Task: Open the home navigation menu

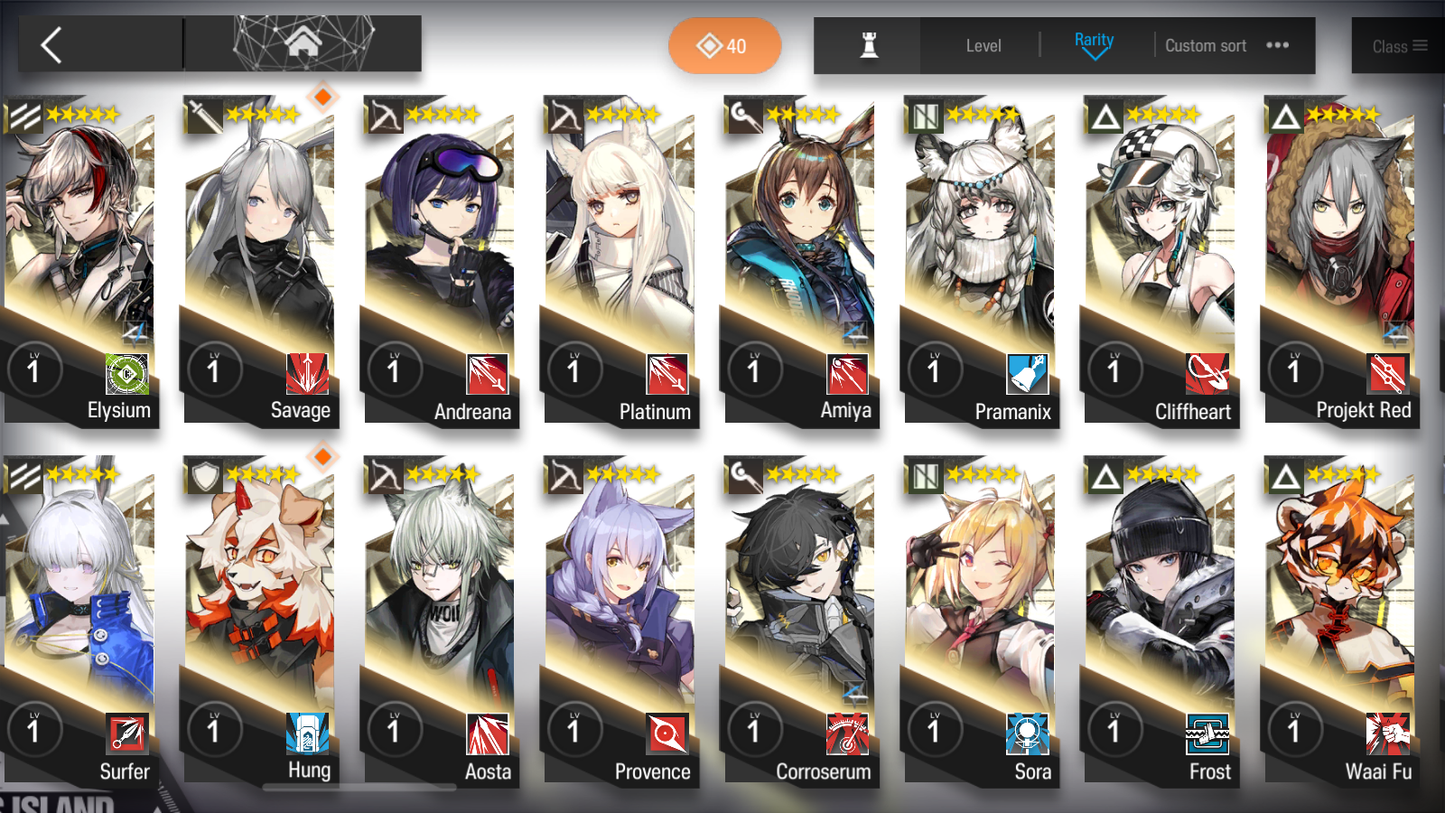Action: tap(301, 44)
